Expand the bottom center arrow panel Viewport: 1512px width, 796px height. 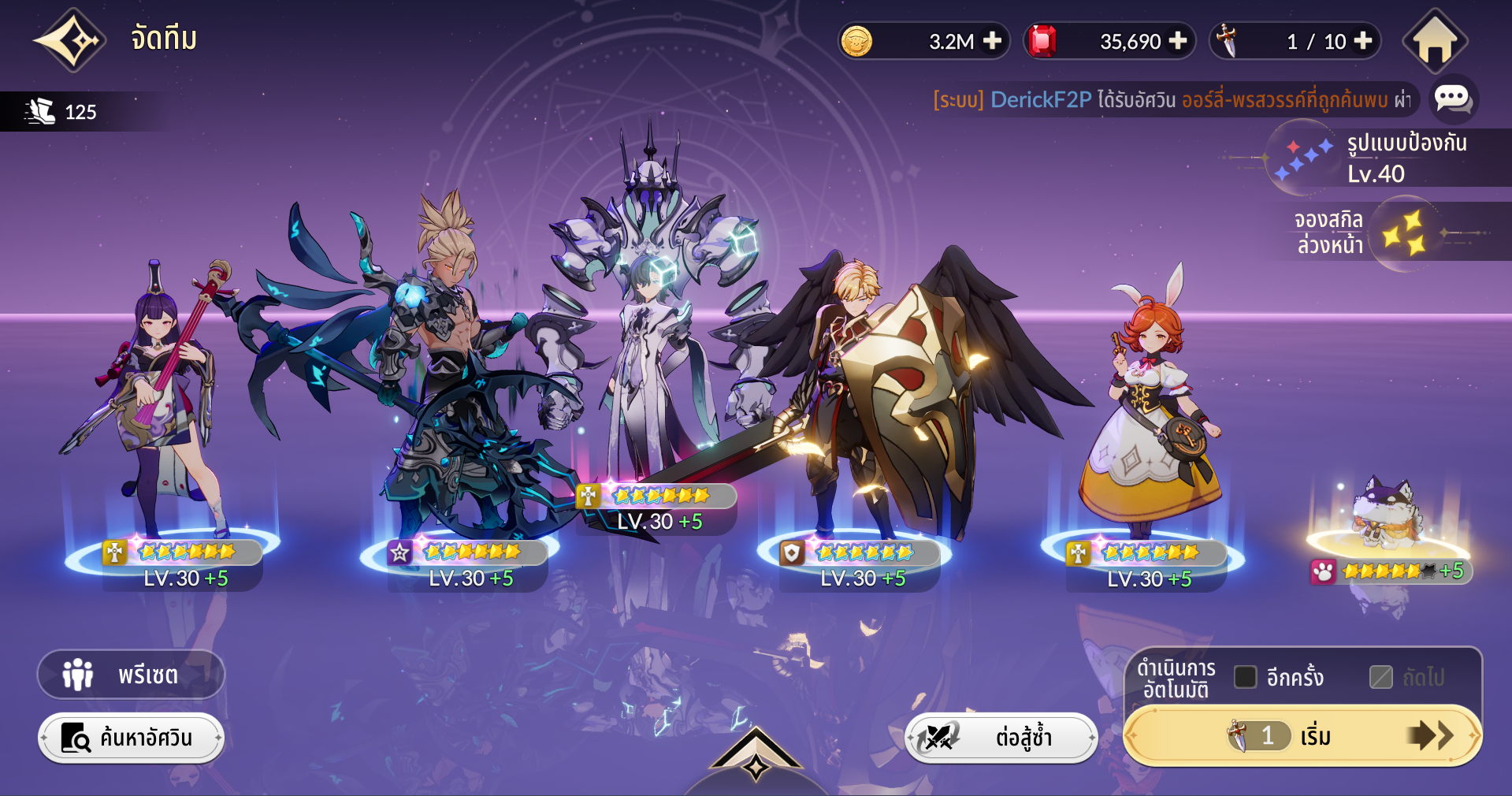pos(756,758)
